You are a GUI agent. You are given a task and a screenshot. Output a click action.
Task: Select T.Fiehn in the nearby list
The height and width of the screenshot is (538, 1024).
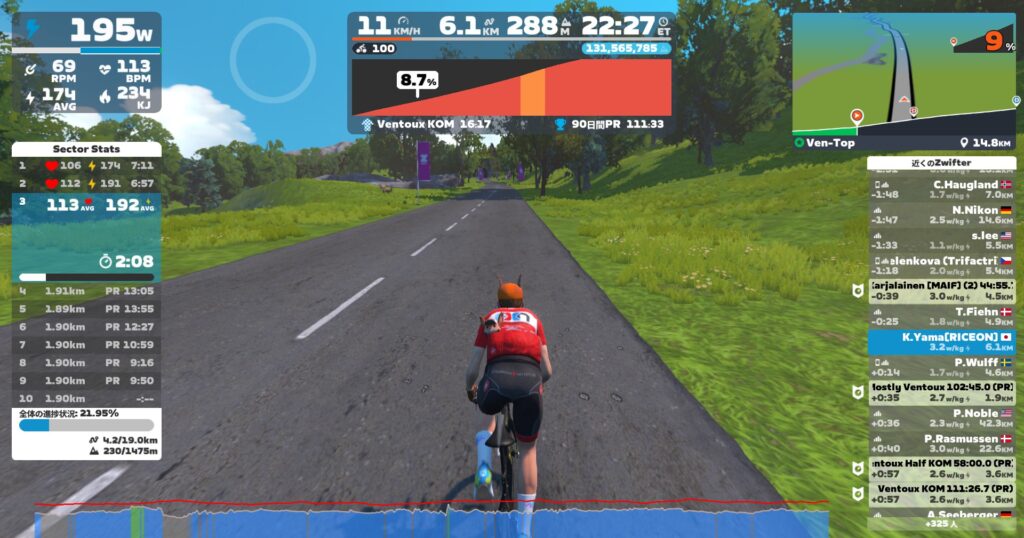point(942,316)
